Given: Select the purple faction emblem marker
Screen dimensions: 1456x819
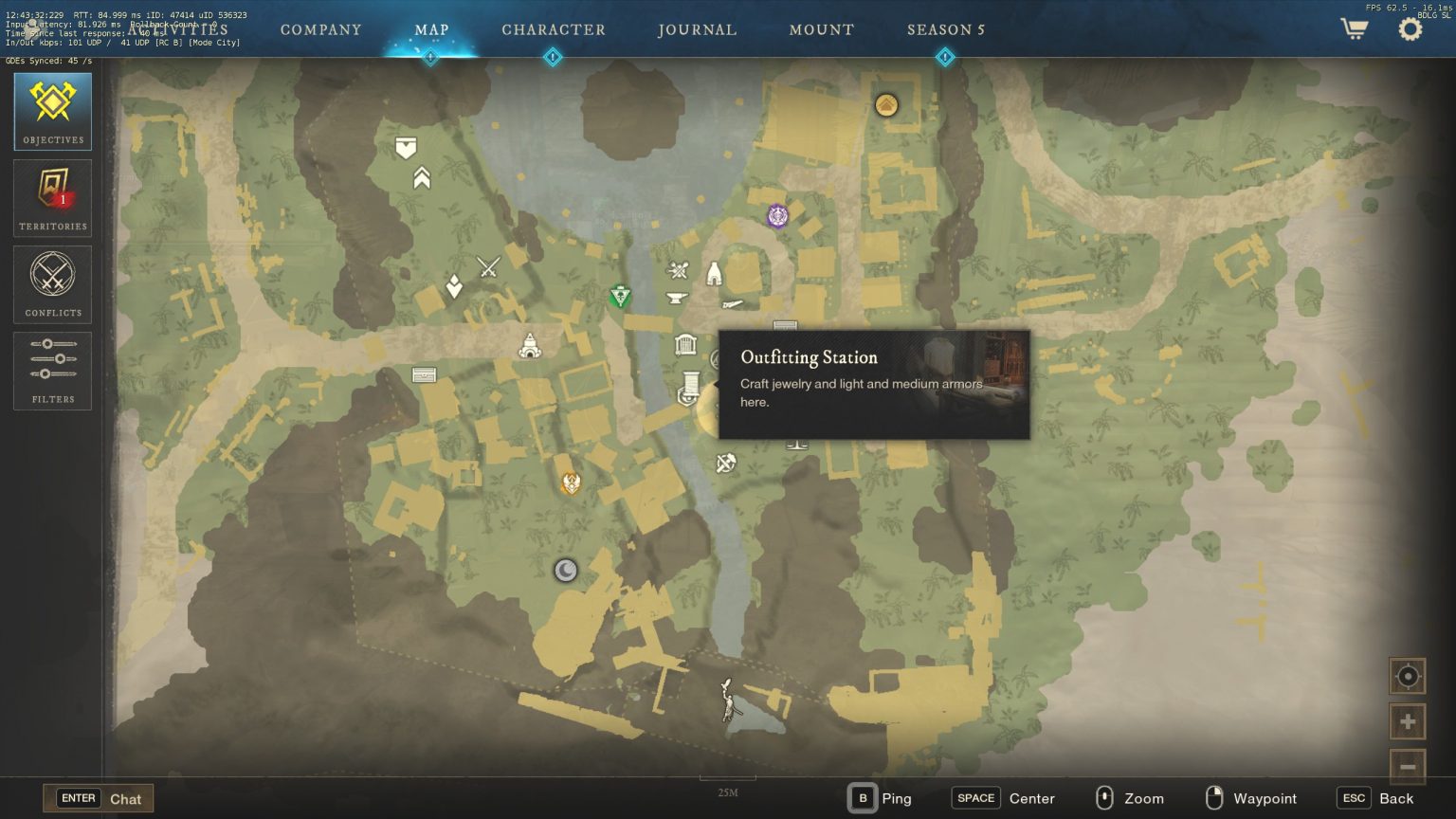Looking at the screenshot, I should pos(778,216).
